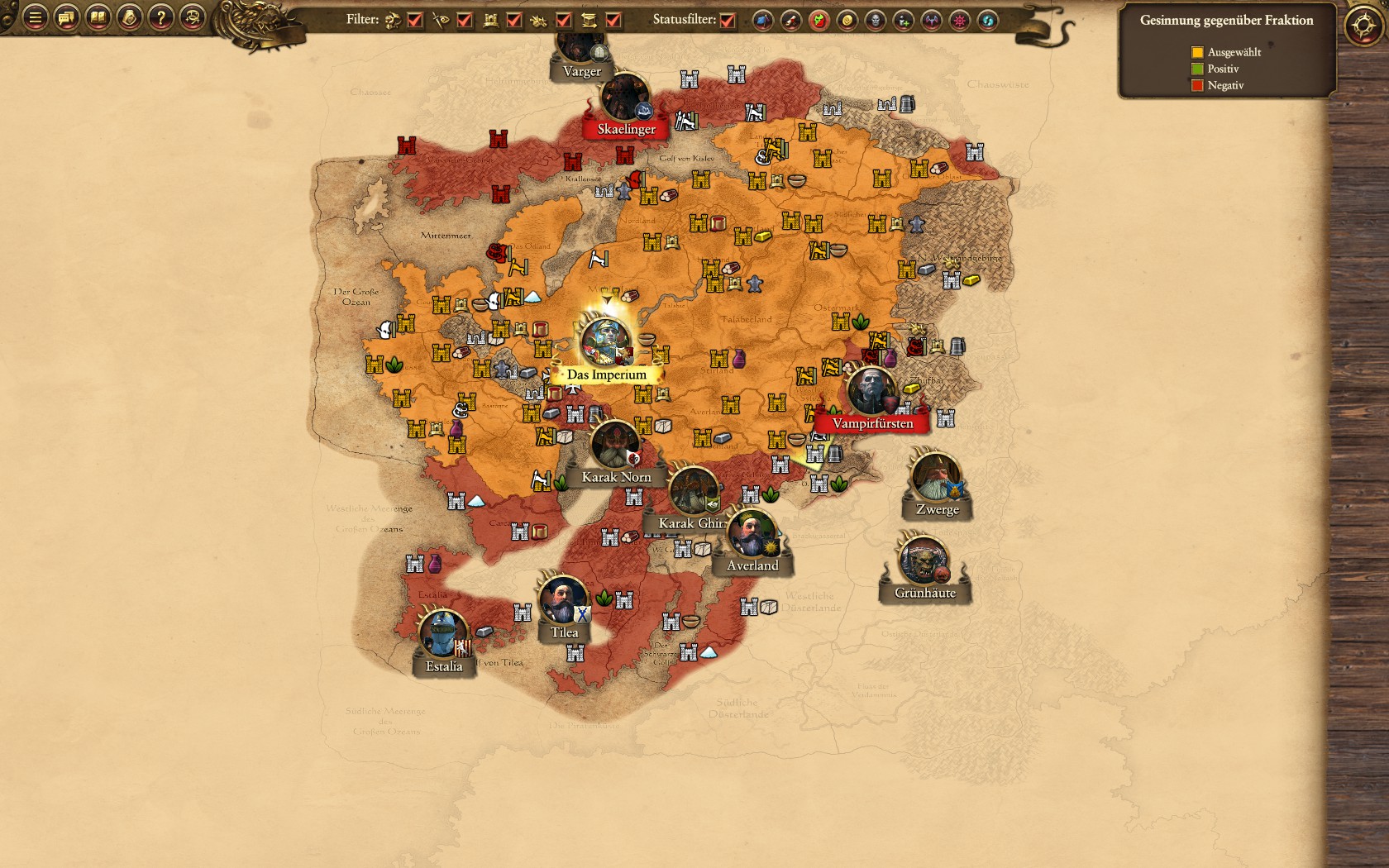Toggle the sword-and-eye filter checkbox
Screen dimensions: 1389x868
click(x=465, y=20)
